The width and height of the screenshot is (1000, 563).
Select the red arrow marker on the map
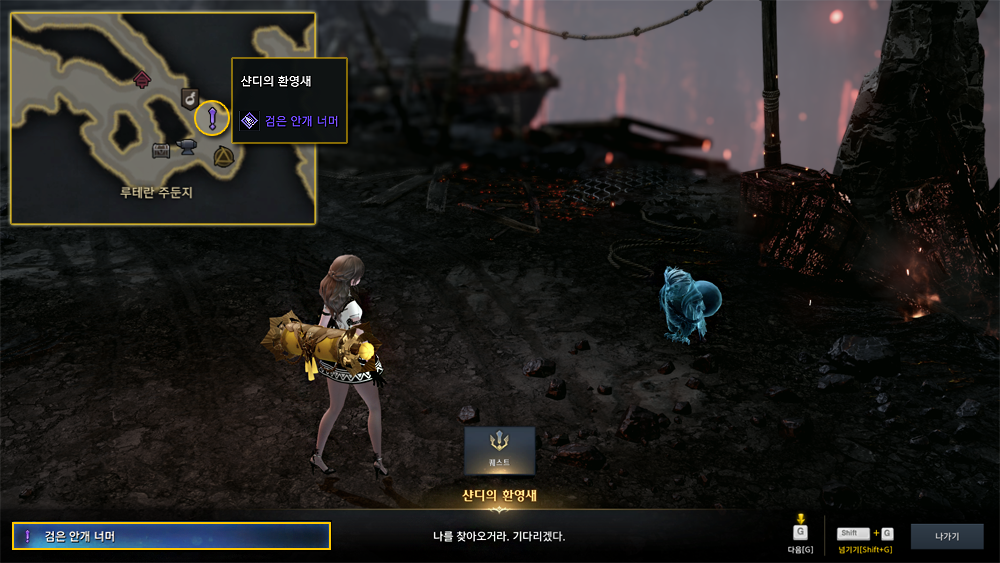tap(142, 78)
